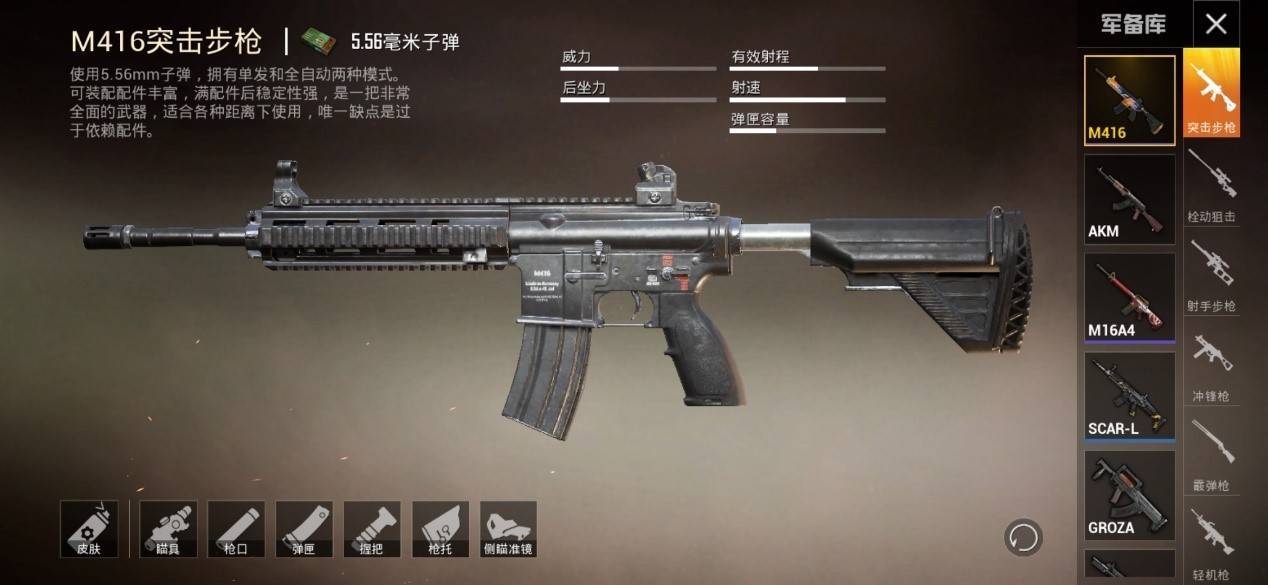The height and width of the screenshot is (585, 1268).
Task: Close the armory screen with the X
Action: click(x=1215, y=24)
